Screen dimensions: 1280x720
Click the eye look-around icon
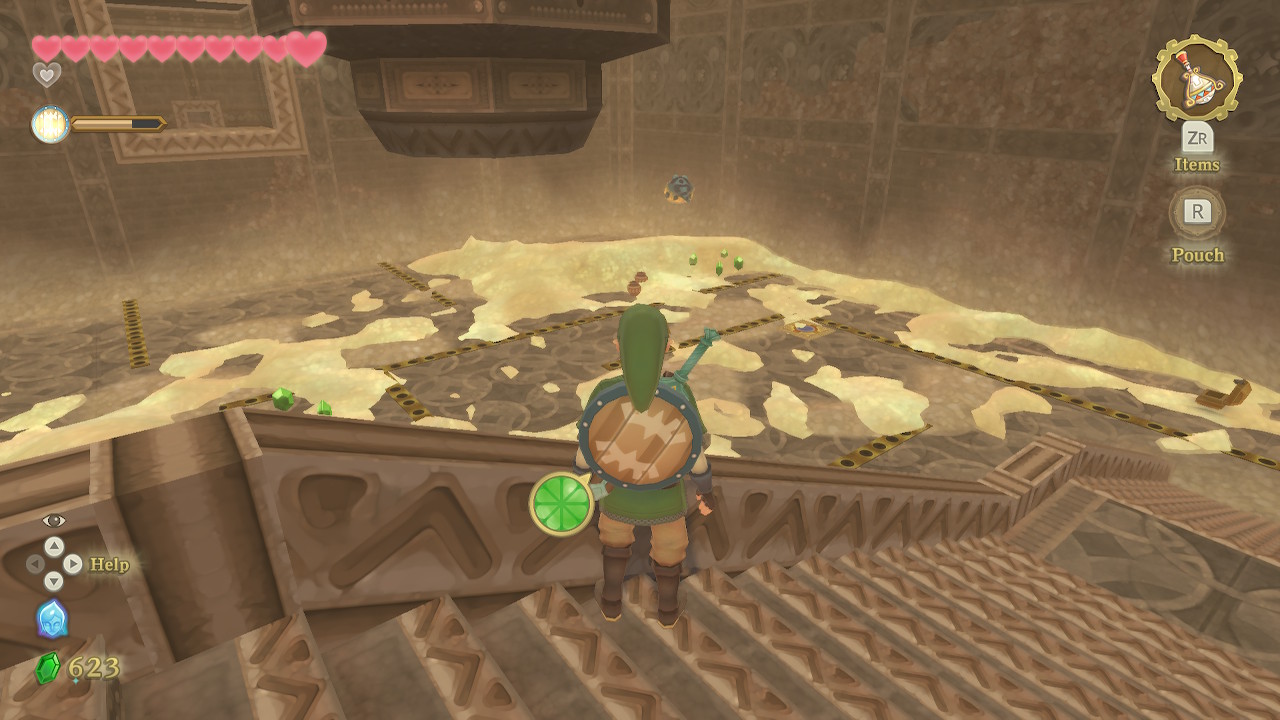point(54,520)
